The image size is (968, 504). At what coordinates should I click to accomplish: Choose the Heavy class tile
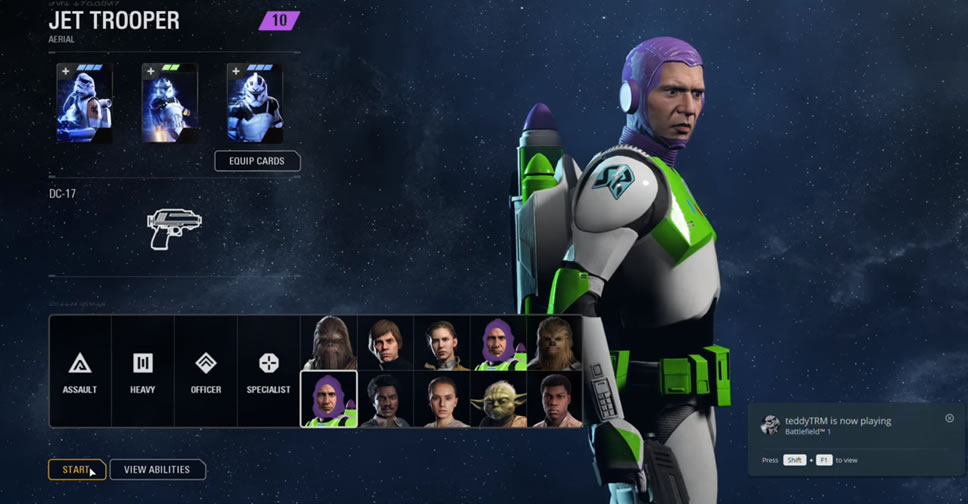click(142, 371)
